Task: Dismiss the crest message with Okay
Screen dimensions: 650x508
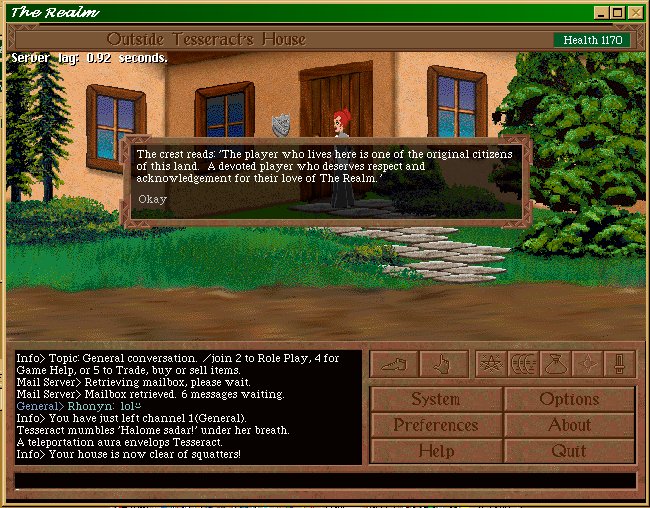Action: click(153, 199)
